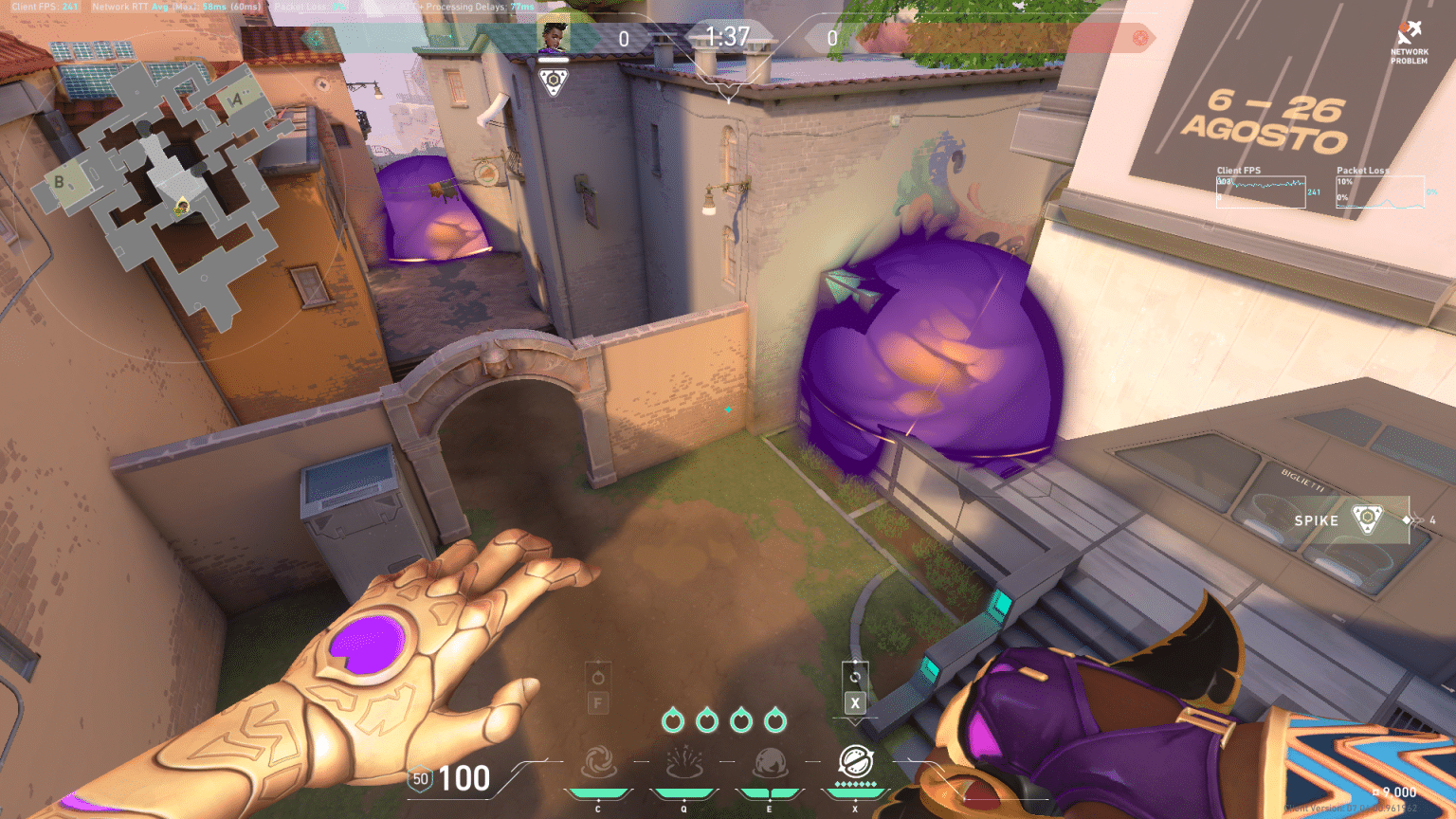Click the spike carrier icon under the portrait
This screenshot has height=819, width=1456.
point(554,81)
